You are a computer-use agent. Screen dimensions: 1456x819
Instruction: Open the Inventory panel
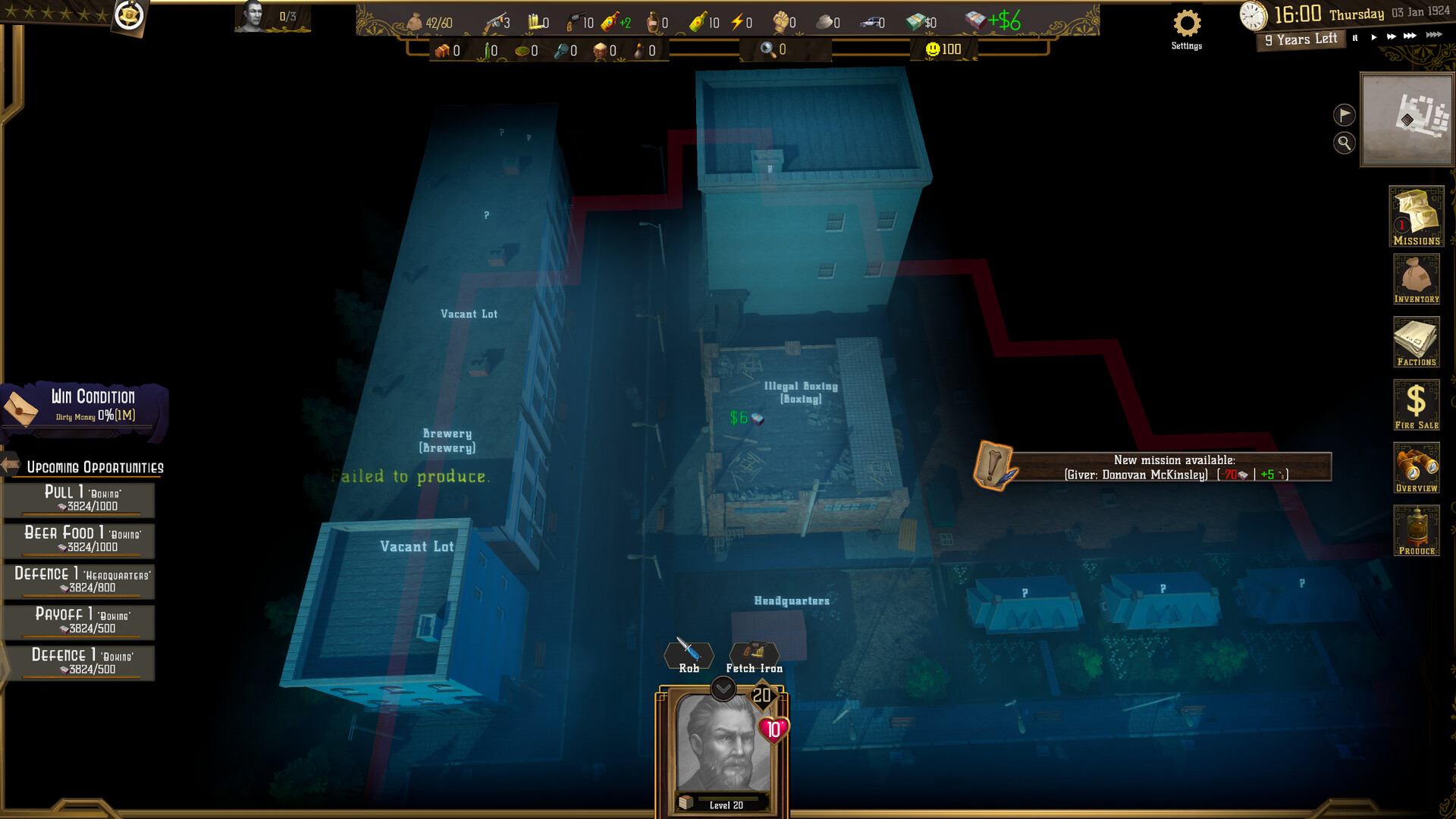point(1417,279)
